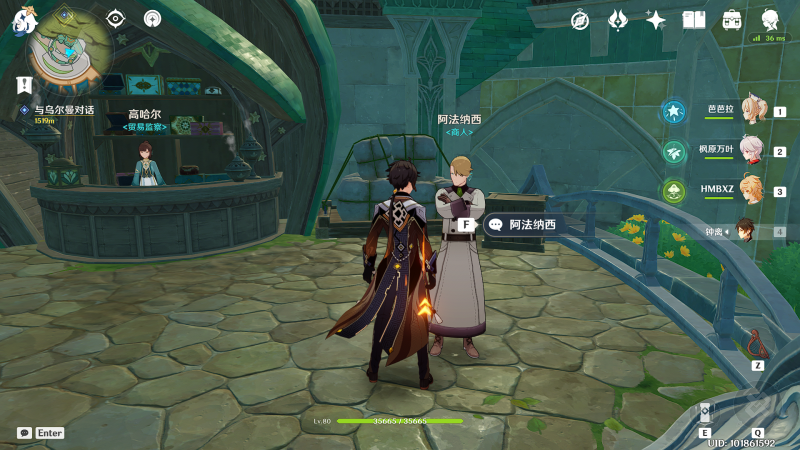Talk to 阿法纳西 via dialogue prompt
The width and height of the screenshot is (800, 450).
pos(522,225)
